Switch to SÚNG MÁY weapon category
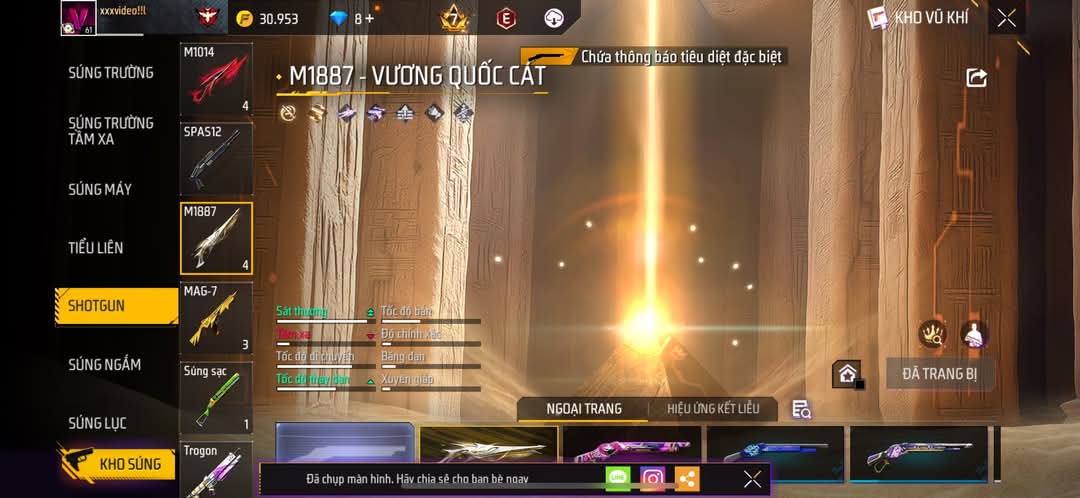This screenshot has height=498, width=1080. coord(100,189)
